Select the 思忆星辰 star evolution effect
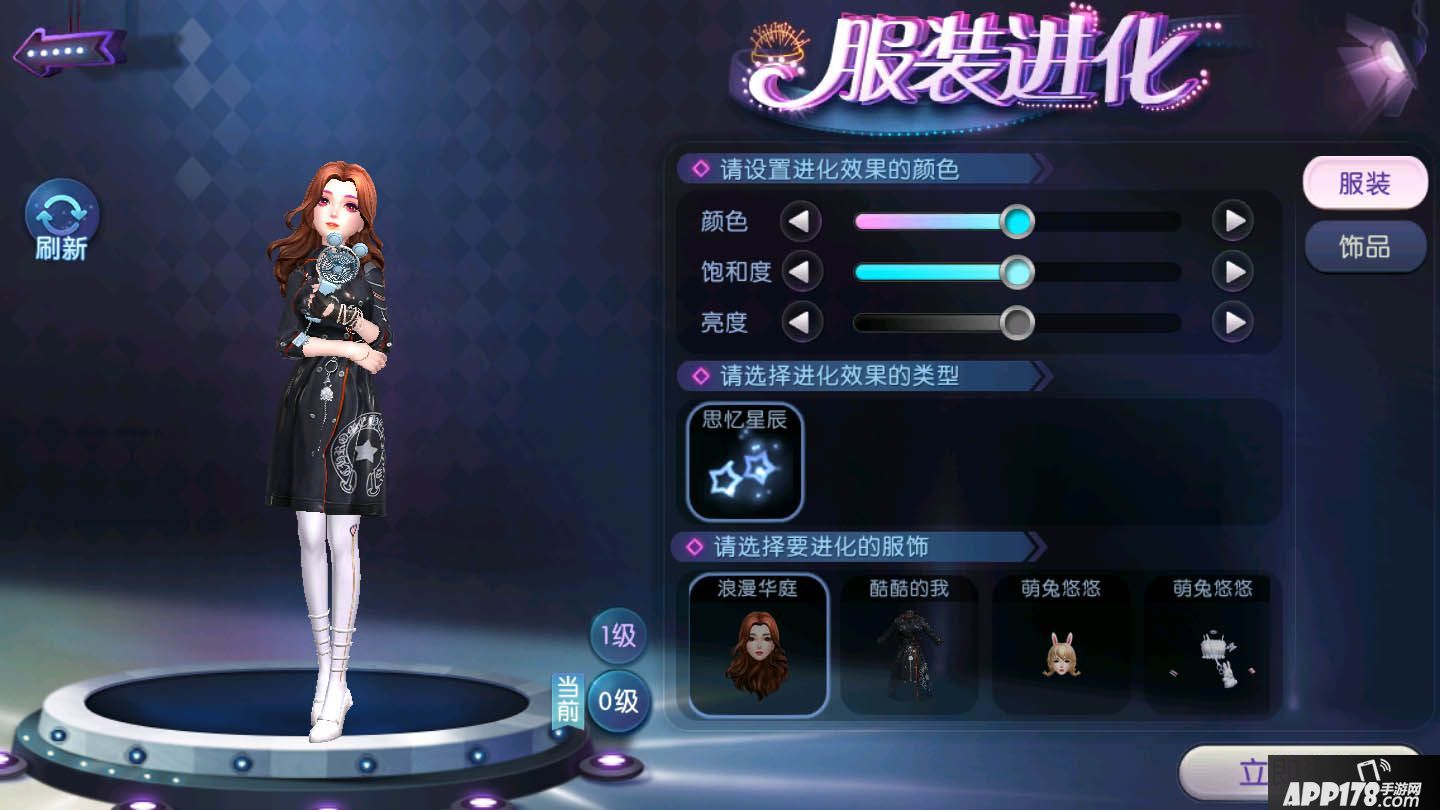 (x=744, y=463)
